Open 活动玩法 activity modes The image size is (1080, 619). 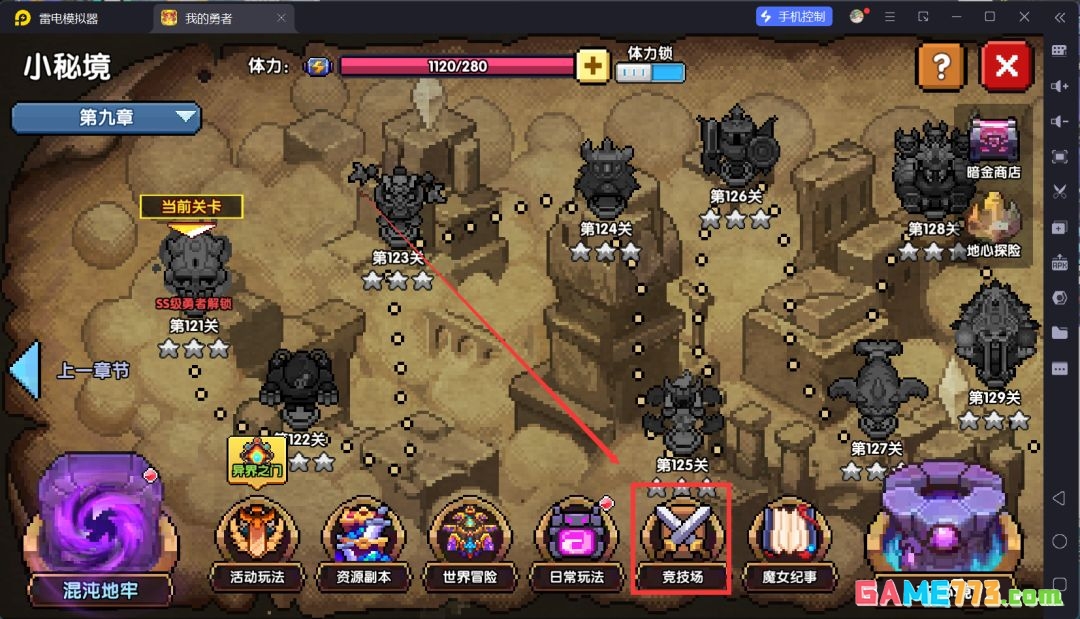pyautogui.click(x=257, y=540)
